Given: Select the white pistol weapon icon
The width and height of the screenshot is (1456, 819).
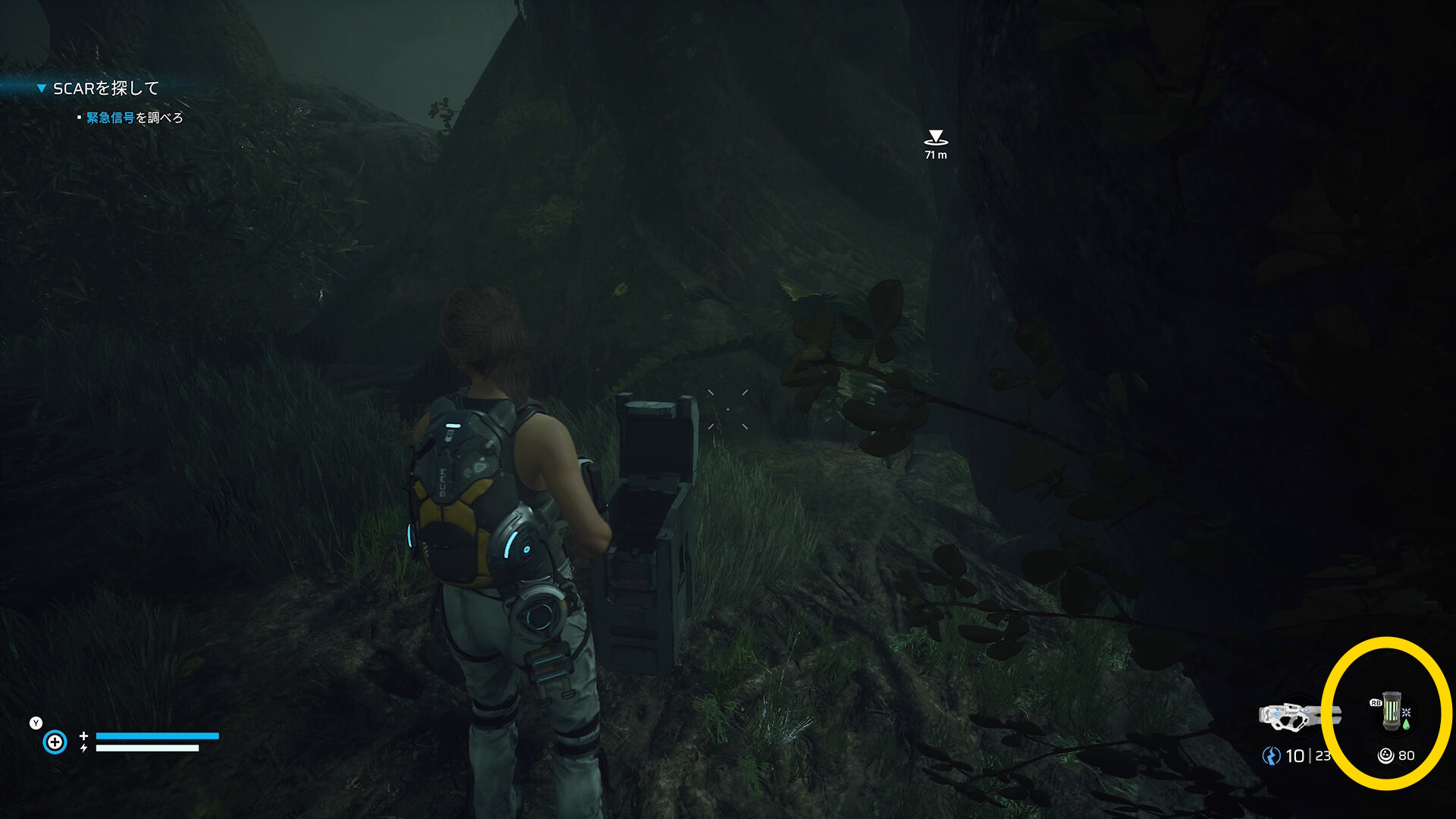Looking at the screenshot, I should click(x=1298, y=716).
